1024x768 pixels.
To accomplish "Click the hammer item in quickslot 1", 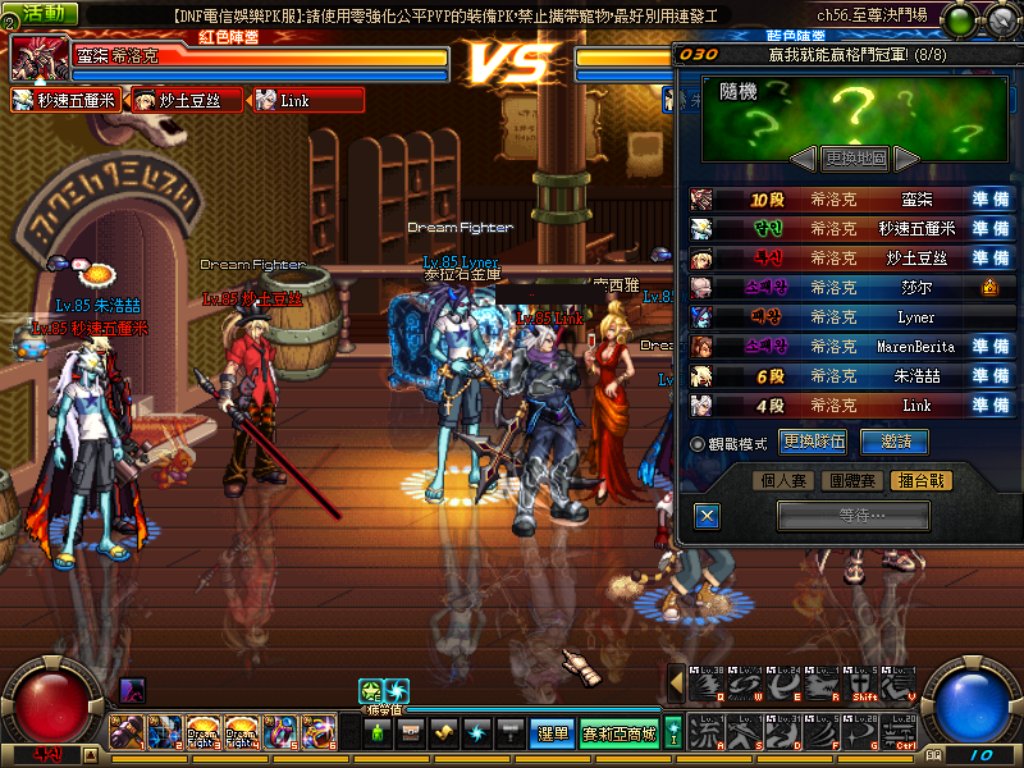I will point(126,733).
